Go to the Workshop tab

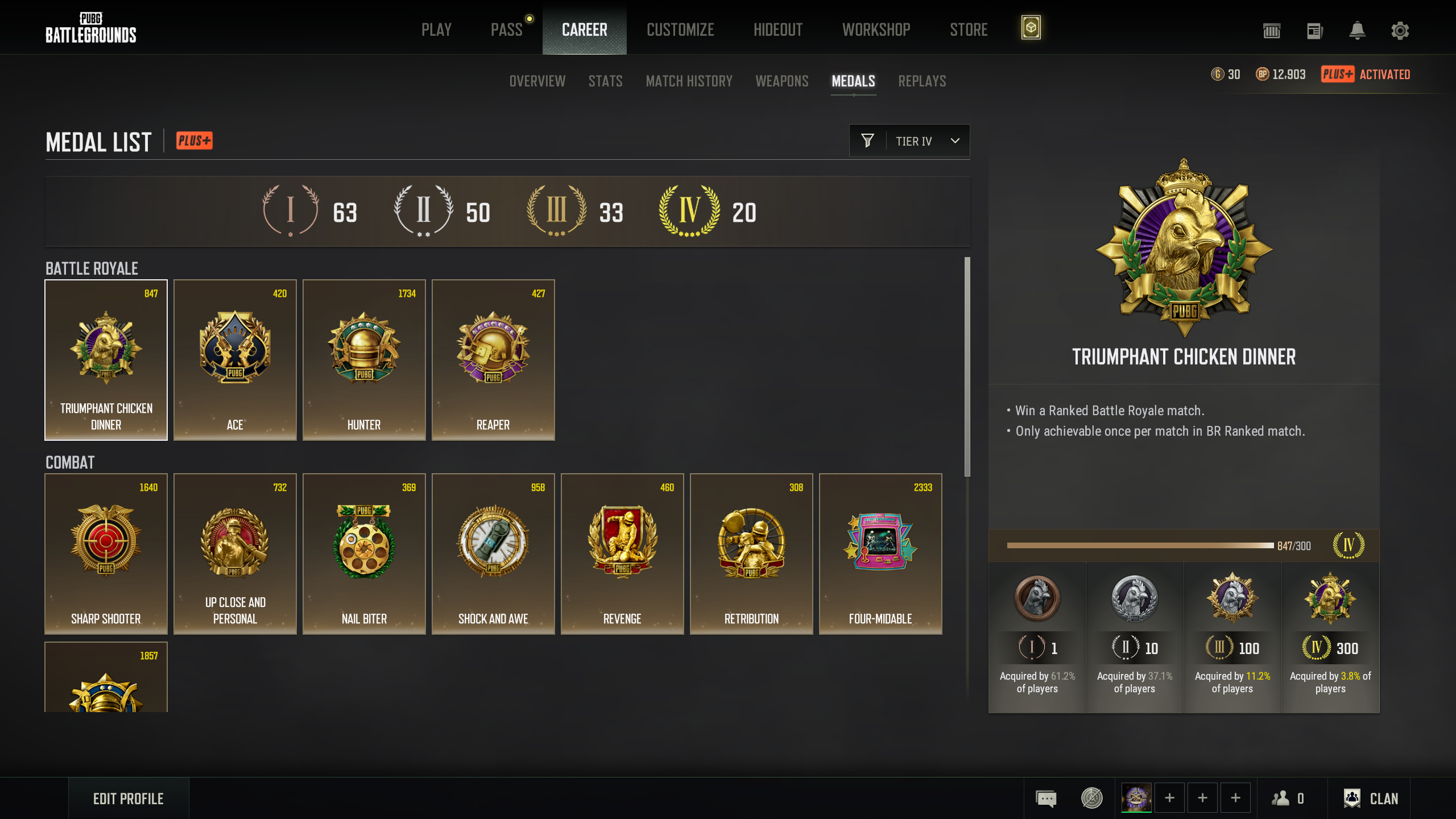(876, 30)
